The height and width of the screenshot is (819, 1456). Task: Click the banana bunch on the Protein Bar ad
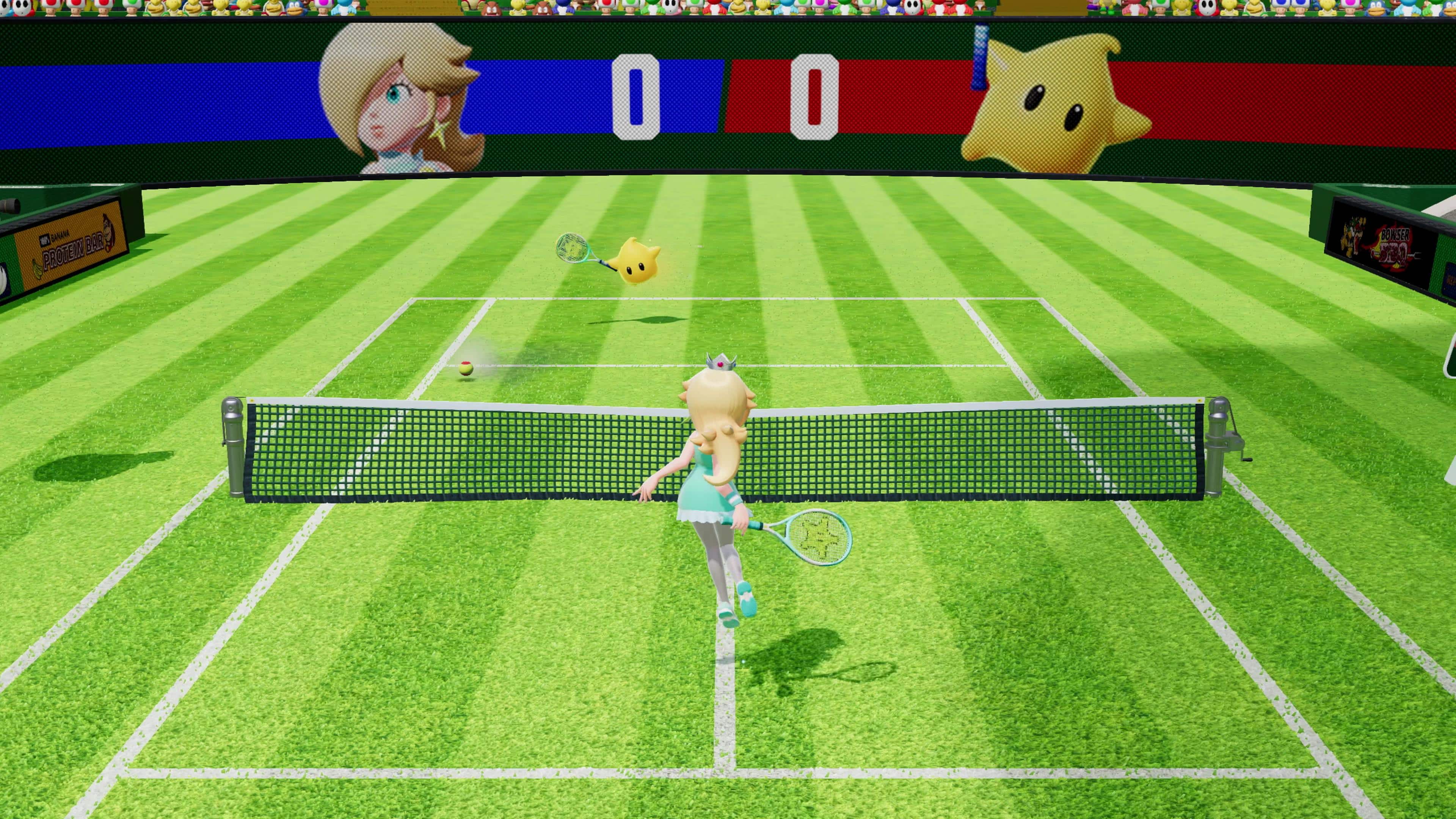tap(38, 270)
